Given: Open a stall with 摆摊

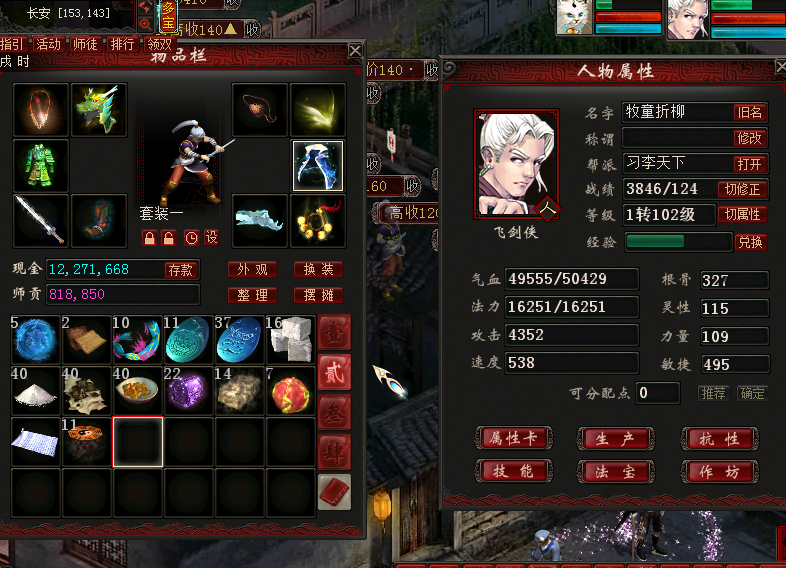Looking at the screenshot, I should (318, 295).
